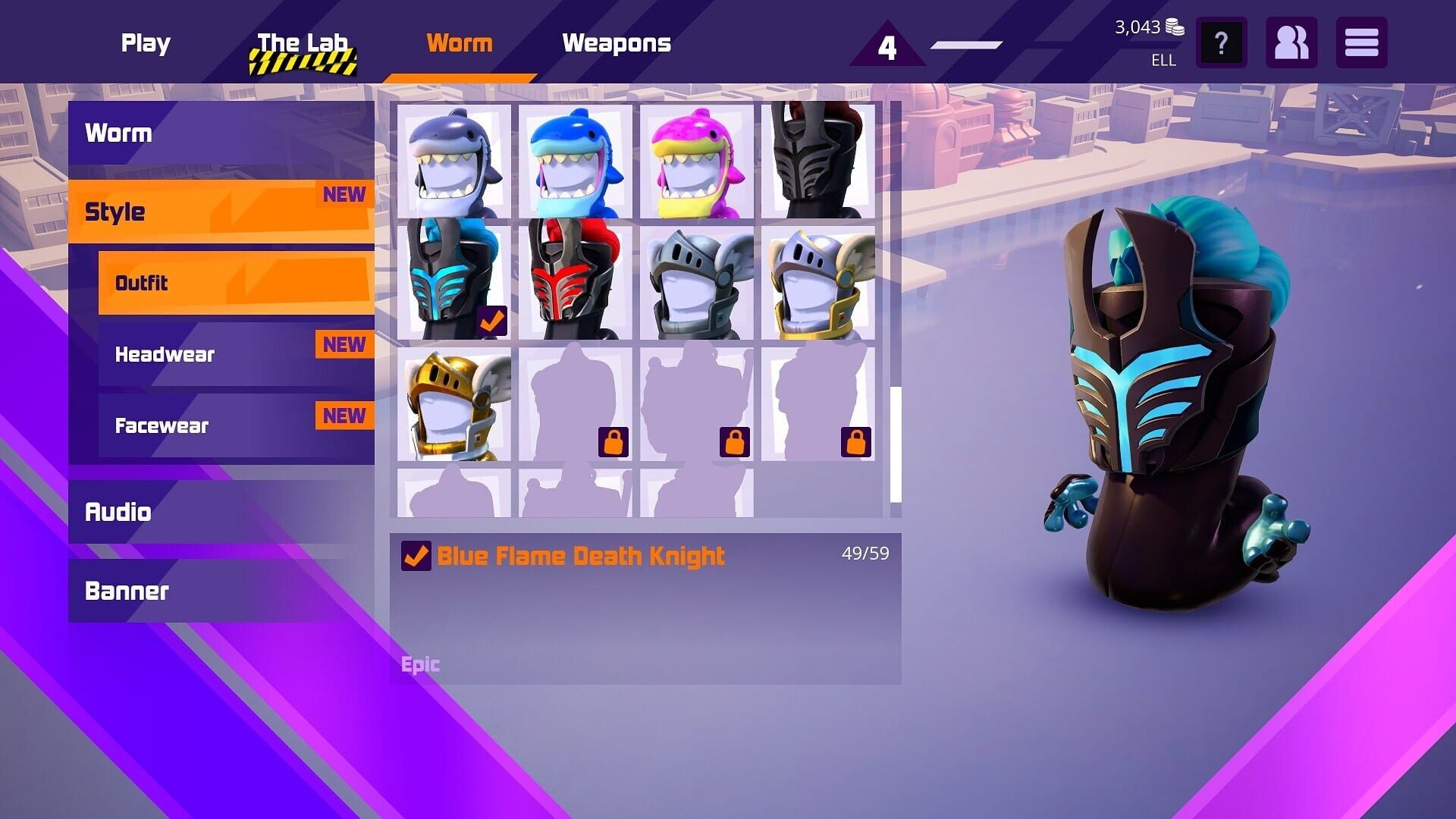Select the Banner menu option
The image size is (1456, 819).
tap(127, 591)
